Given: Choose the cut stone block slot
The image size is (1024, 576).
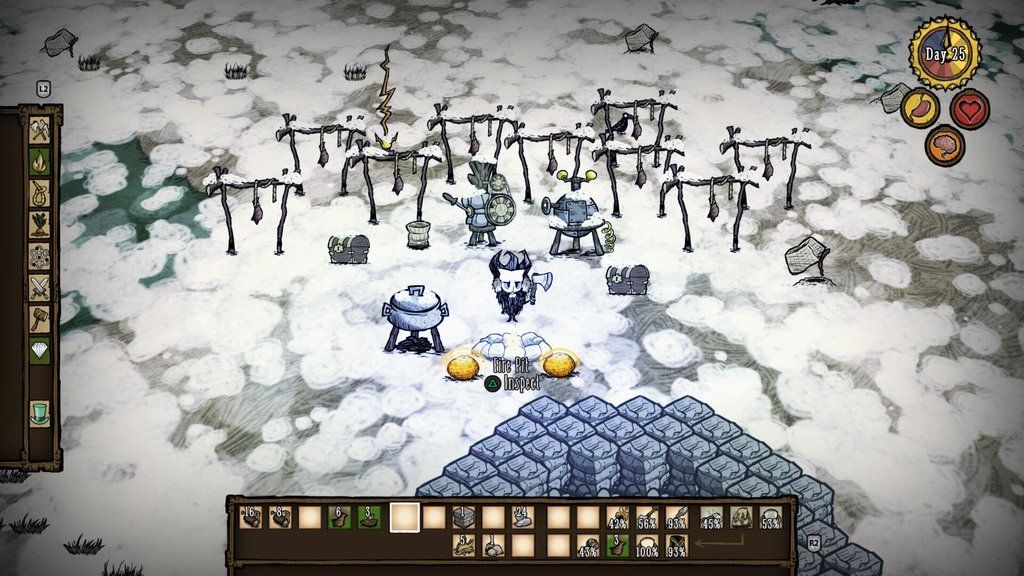Looking at the screenshot, I should tap(465, 517).
